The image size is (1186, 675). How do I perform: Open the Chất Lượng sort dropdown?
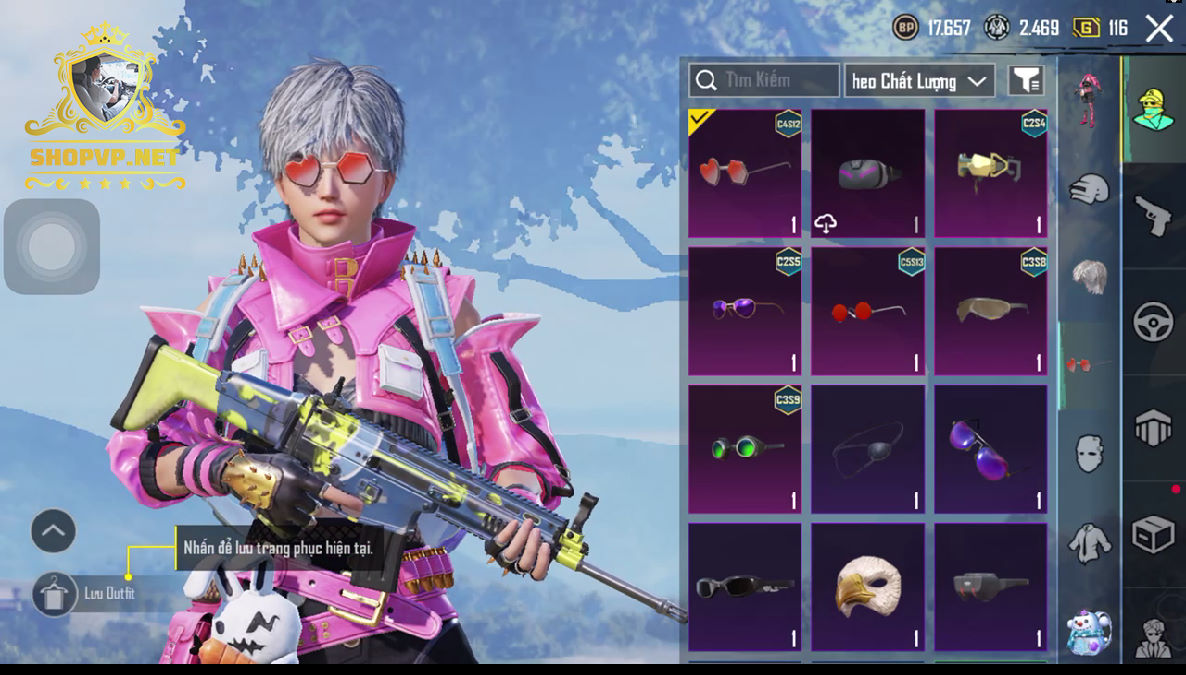coord(919,81)
